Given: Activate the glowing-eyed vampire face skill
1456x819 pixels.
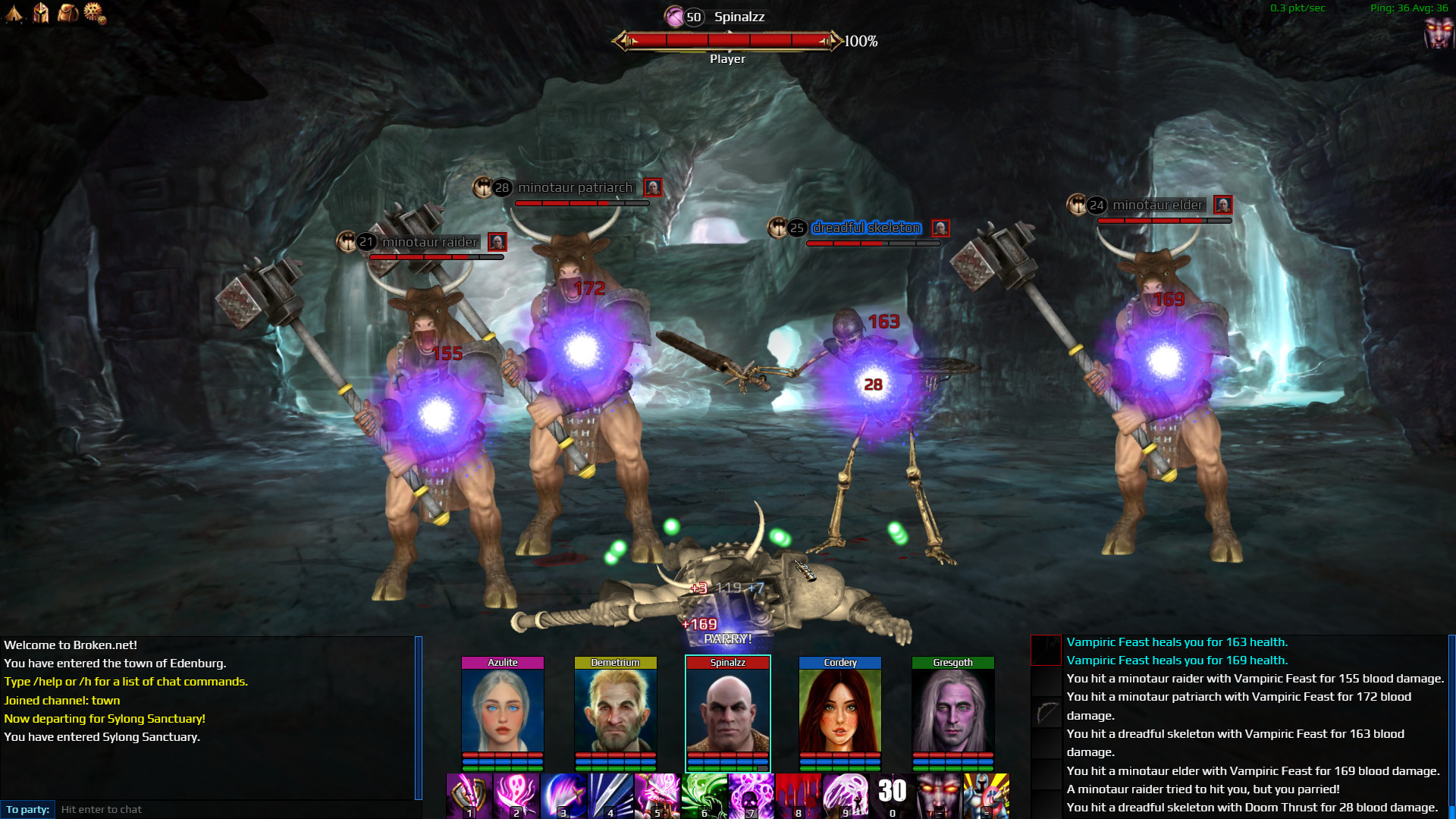Looking at the screenshot, I should click(x=940, y=795).
